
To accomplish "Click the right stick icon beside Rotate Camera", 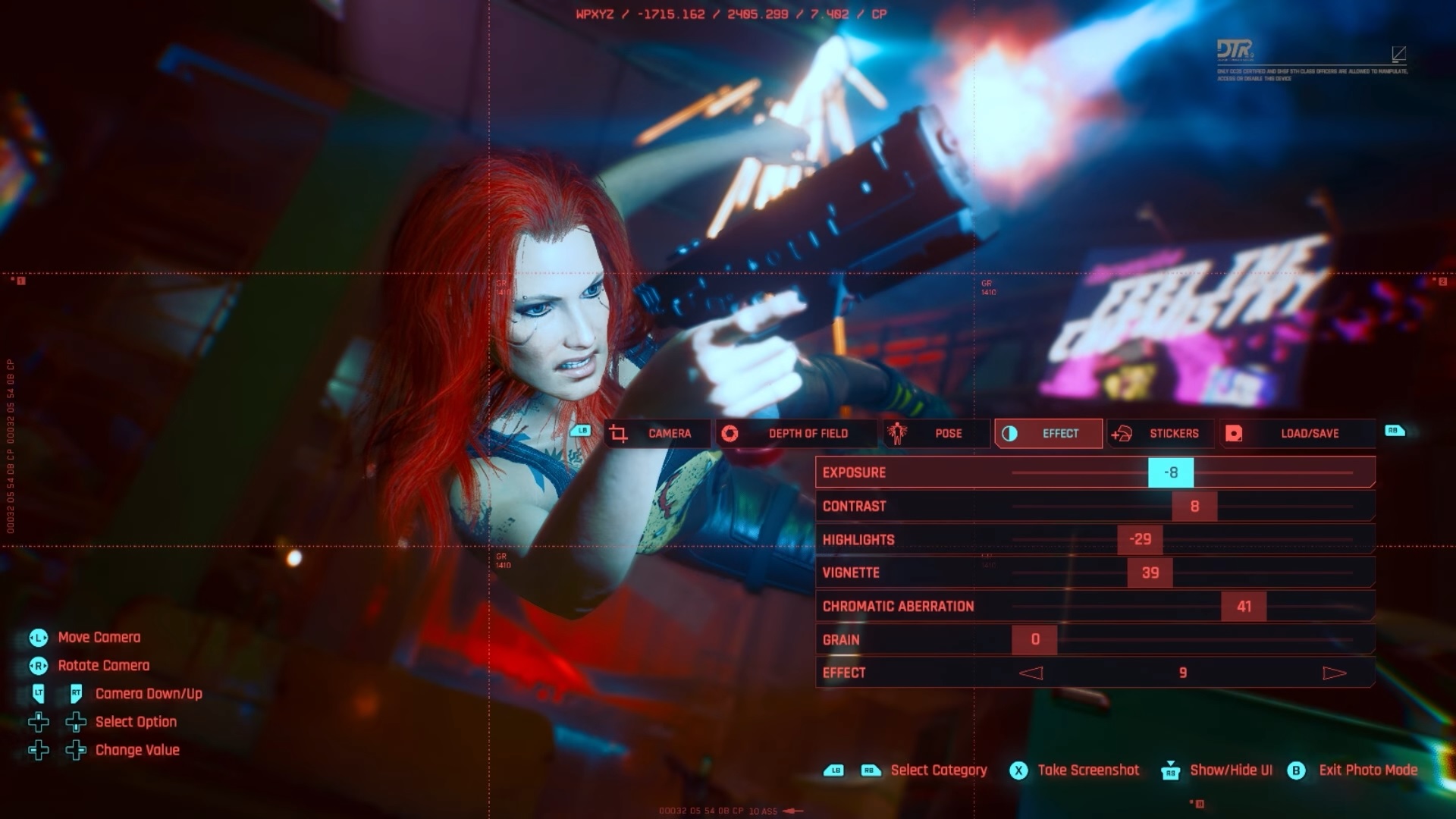I will point(36,665).
